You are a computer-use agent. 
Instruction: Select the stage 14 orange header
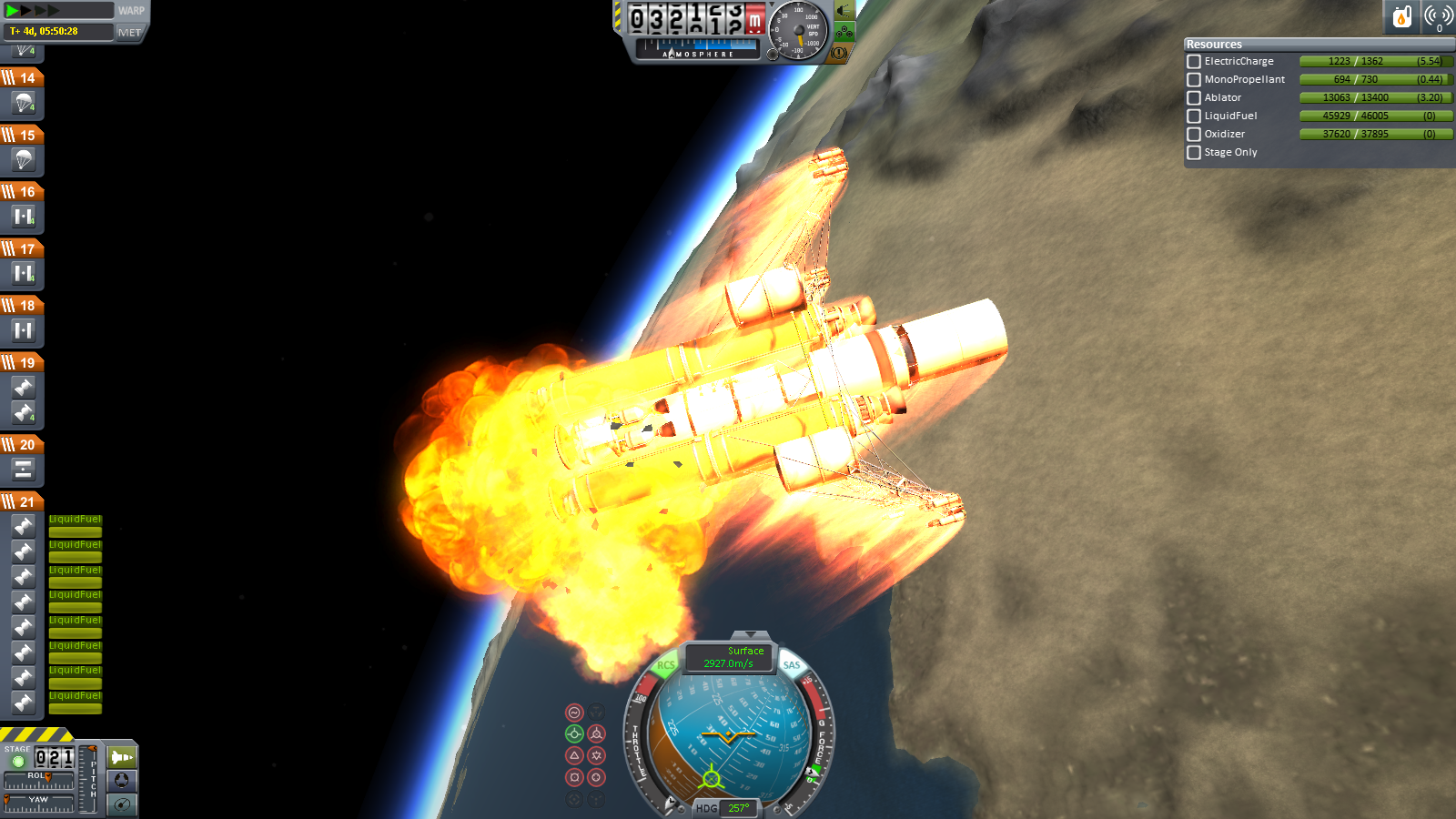23,78
